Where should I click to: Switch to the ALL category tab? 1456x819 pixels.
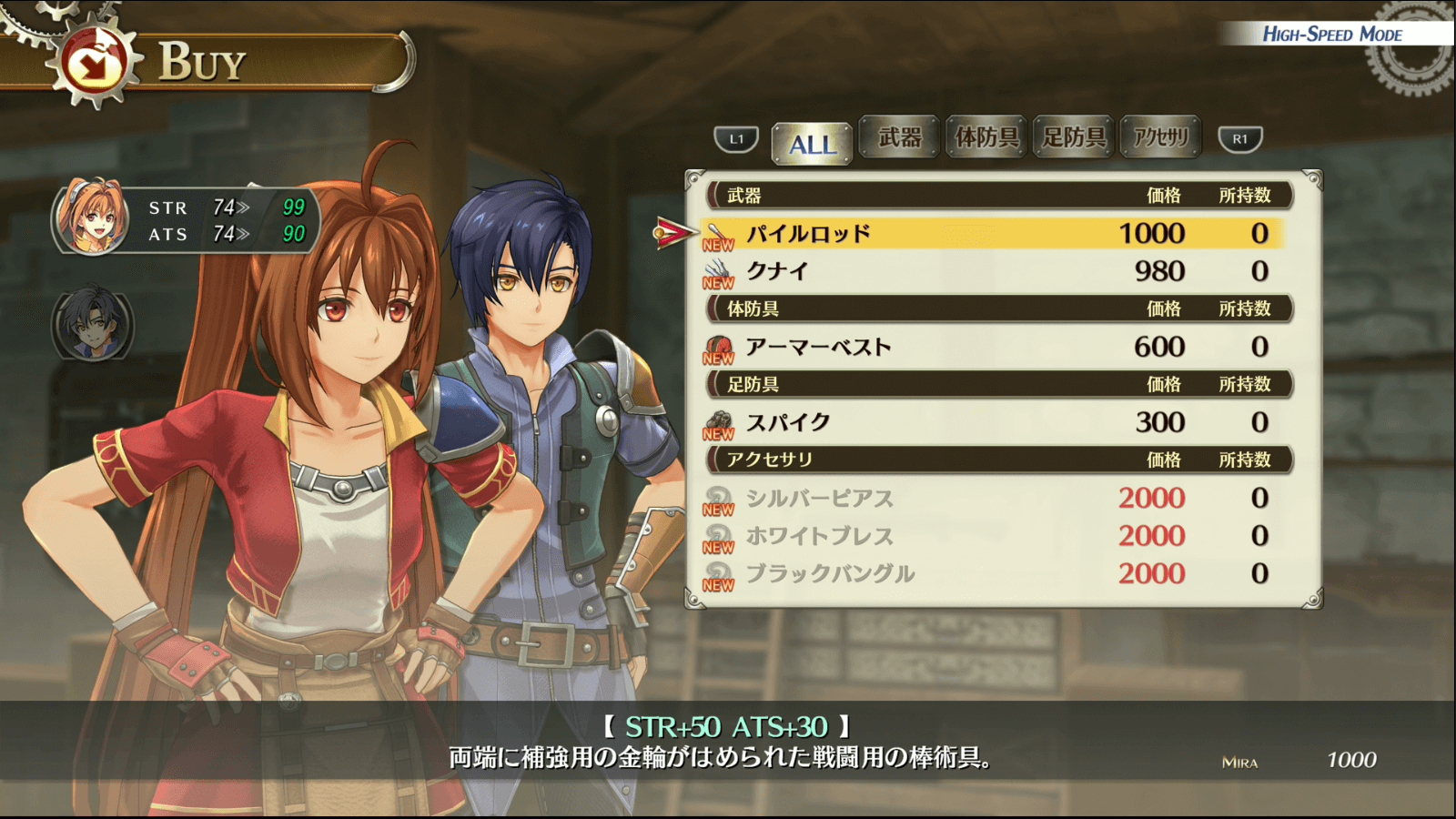point(812,143)
